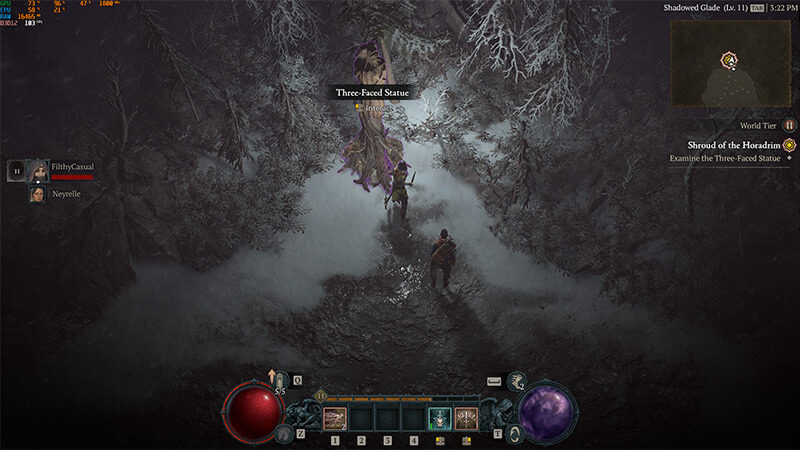Click FilthyCasual's party portrait
The width and height of the screenshot is (800, 450).
click(x=39, y=171)
